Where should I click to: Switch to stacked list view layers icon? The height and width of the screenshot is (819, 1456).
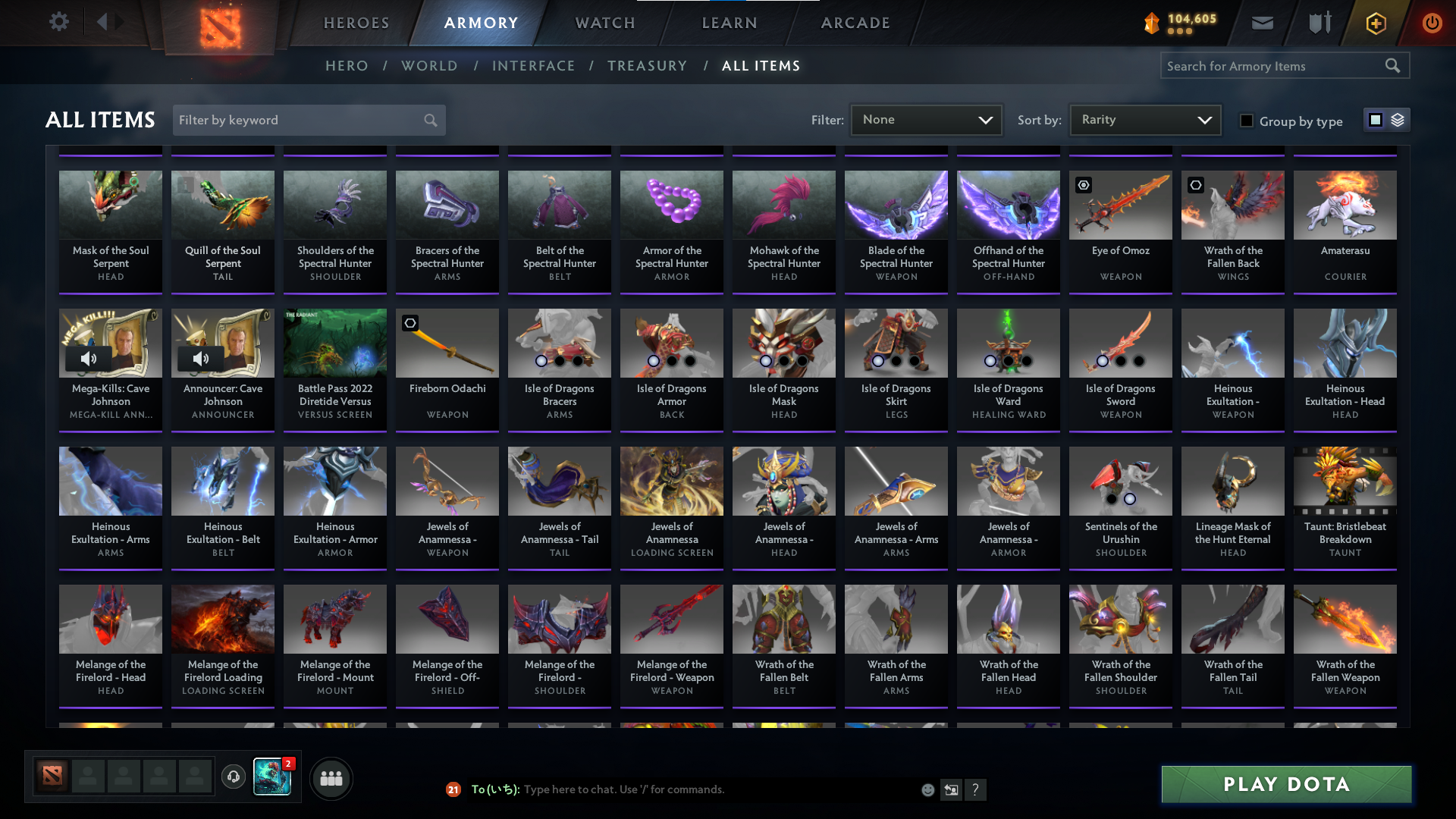pos(1398,119)
